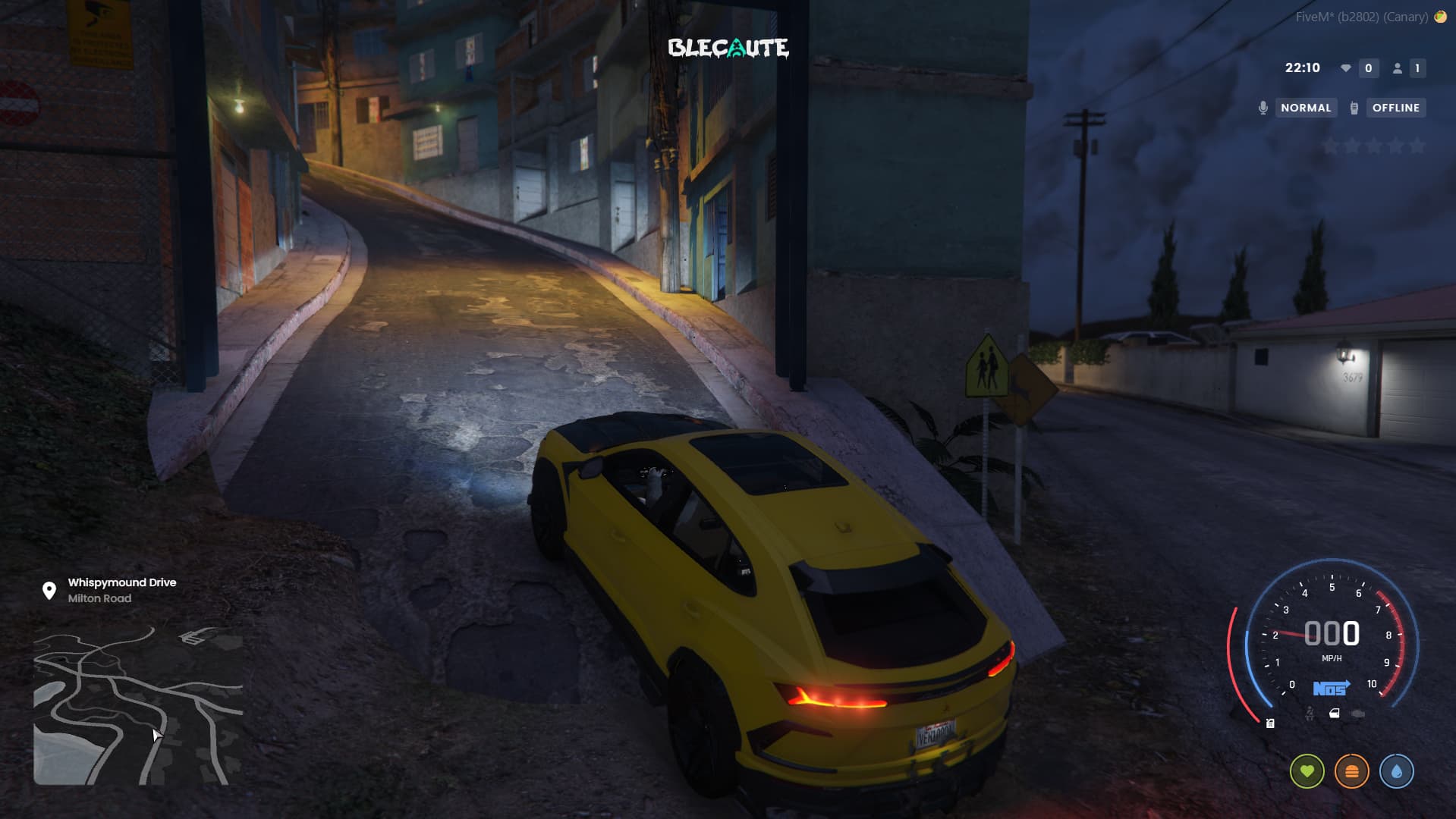Toggle the NORMAL voice range badge
The height and width of the screenshot is (819, 1456).
pos(1305,108)
